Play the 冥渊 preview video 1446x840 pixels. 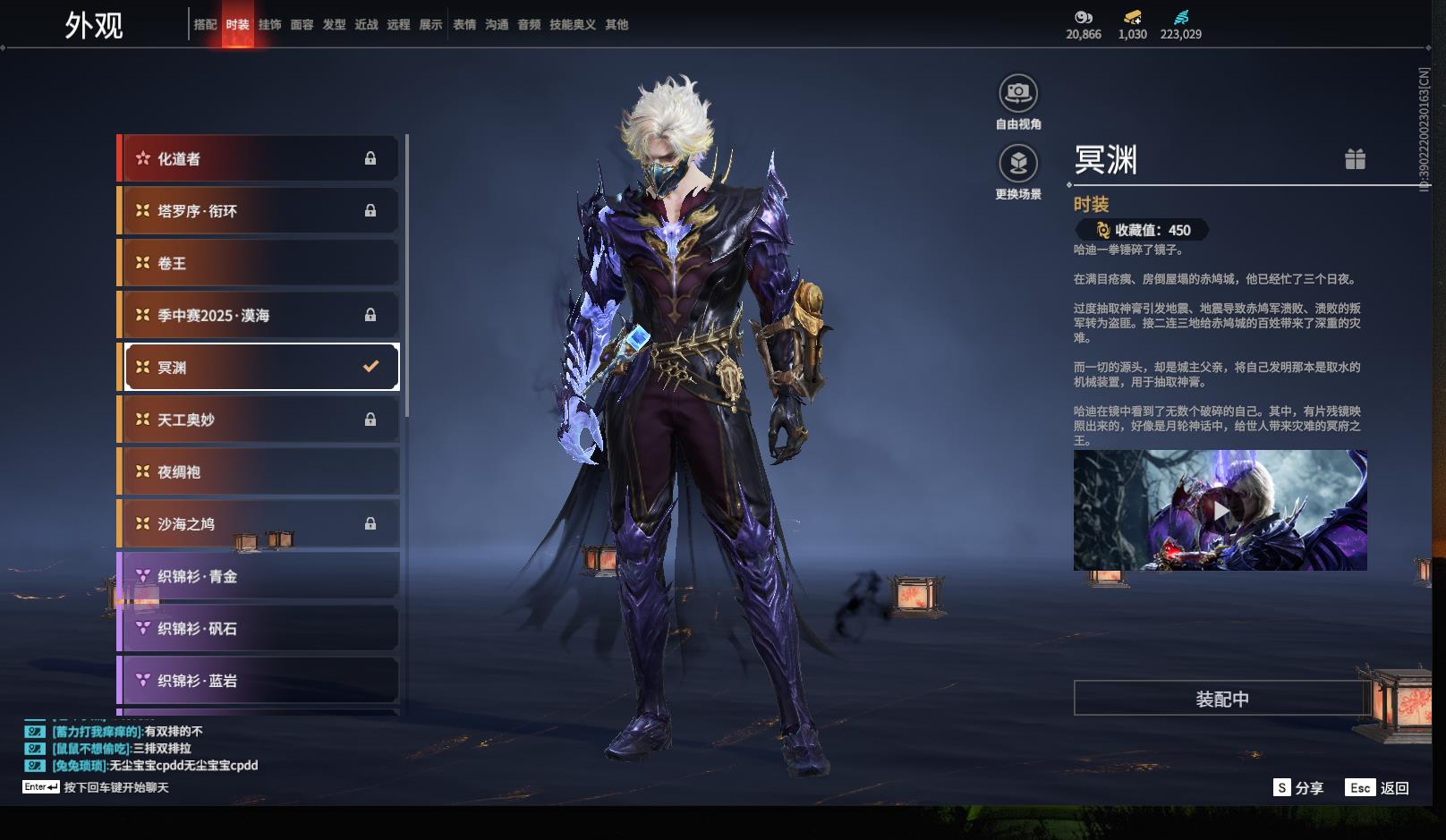[1221, 511]
